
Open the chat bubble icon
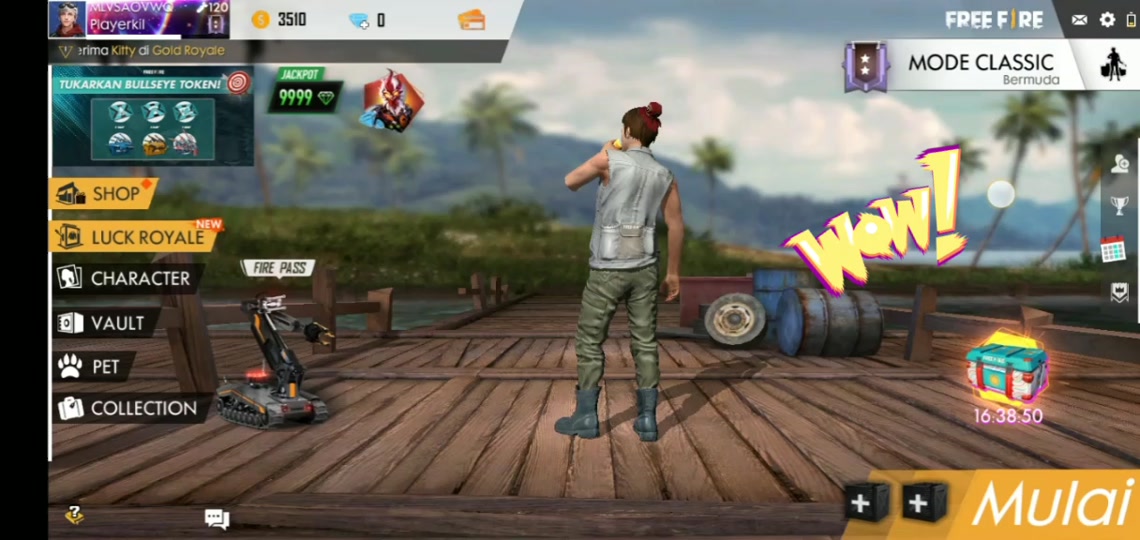216,518
